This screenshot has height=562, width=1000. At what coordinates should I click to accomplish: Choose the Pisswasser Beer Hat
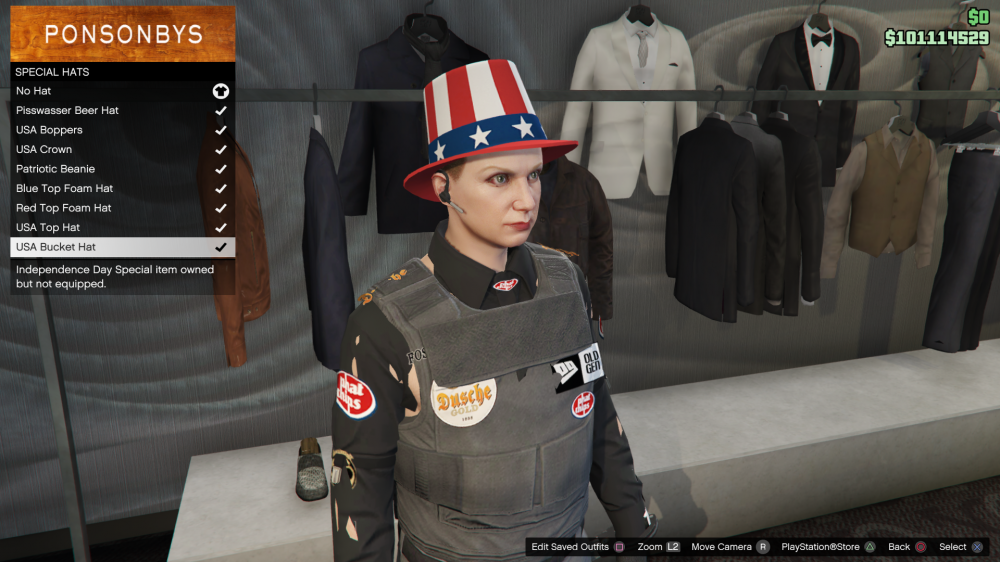coord(122,110)
